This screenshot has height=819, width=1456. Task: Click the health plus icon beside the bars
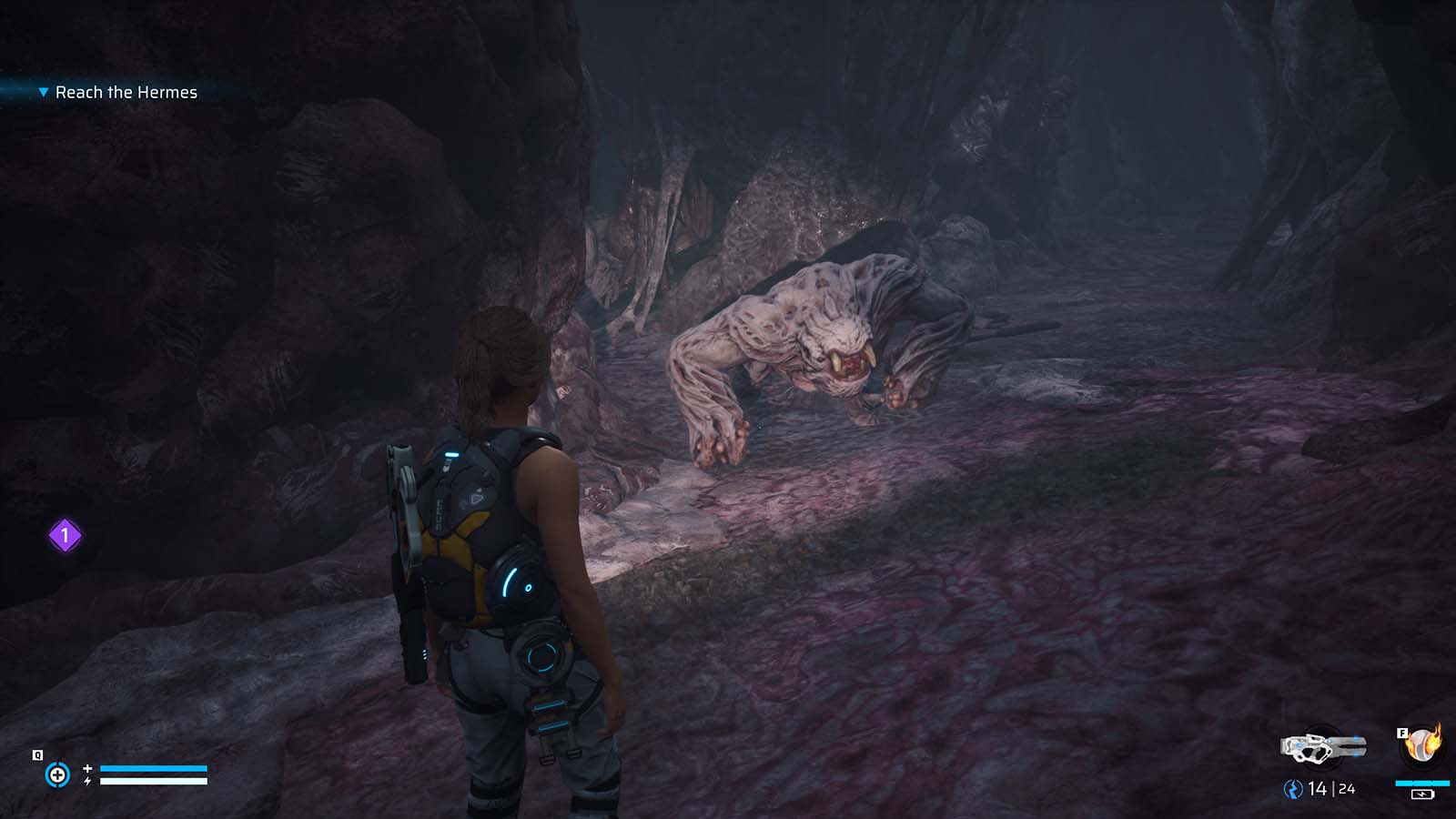[87, 769]
